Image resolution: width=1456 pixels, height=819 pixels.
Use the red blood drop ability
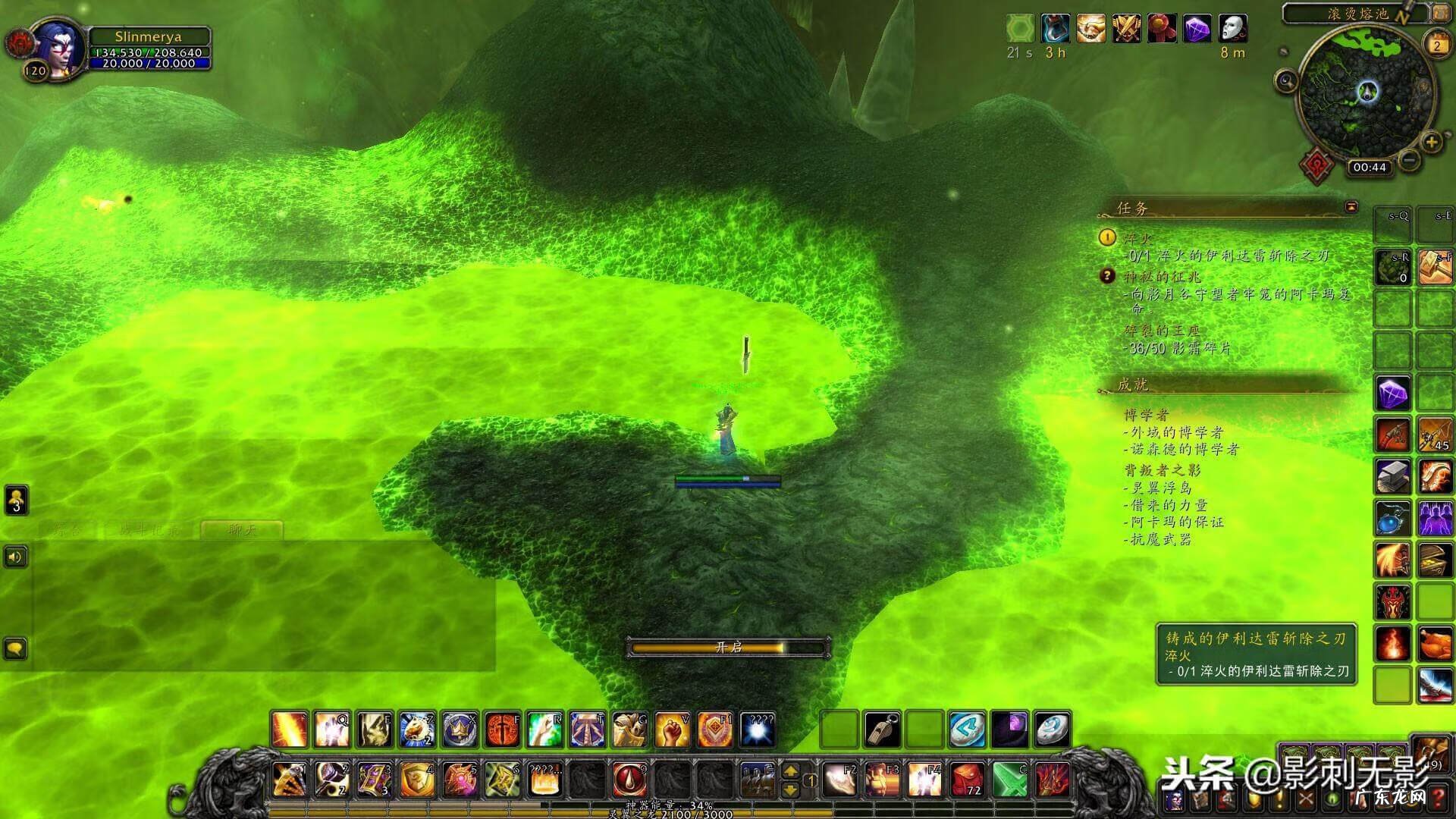pyautogui.click(x=629, y=780)
